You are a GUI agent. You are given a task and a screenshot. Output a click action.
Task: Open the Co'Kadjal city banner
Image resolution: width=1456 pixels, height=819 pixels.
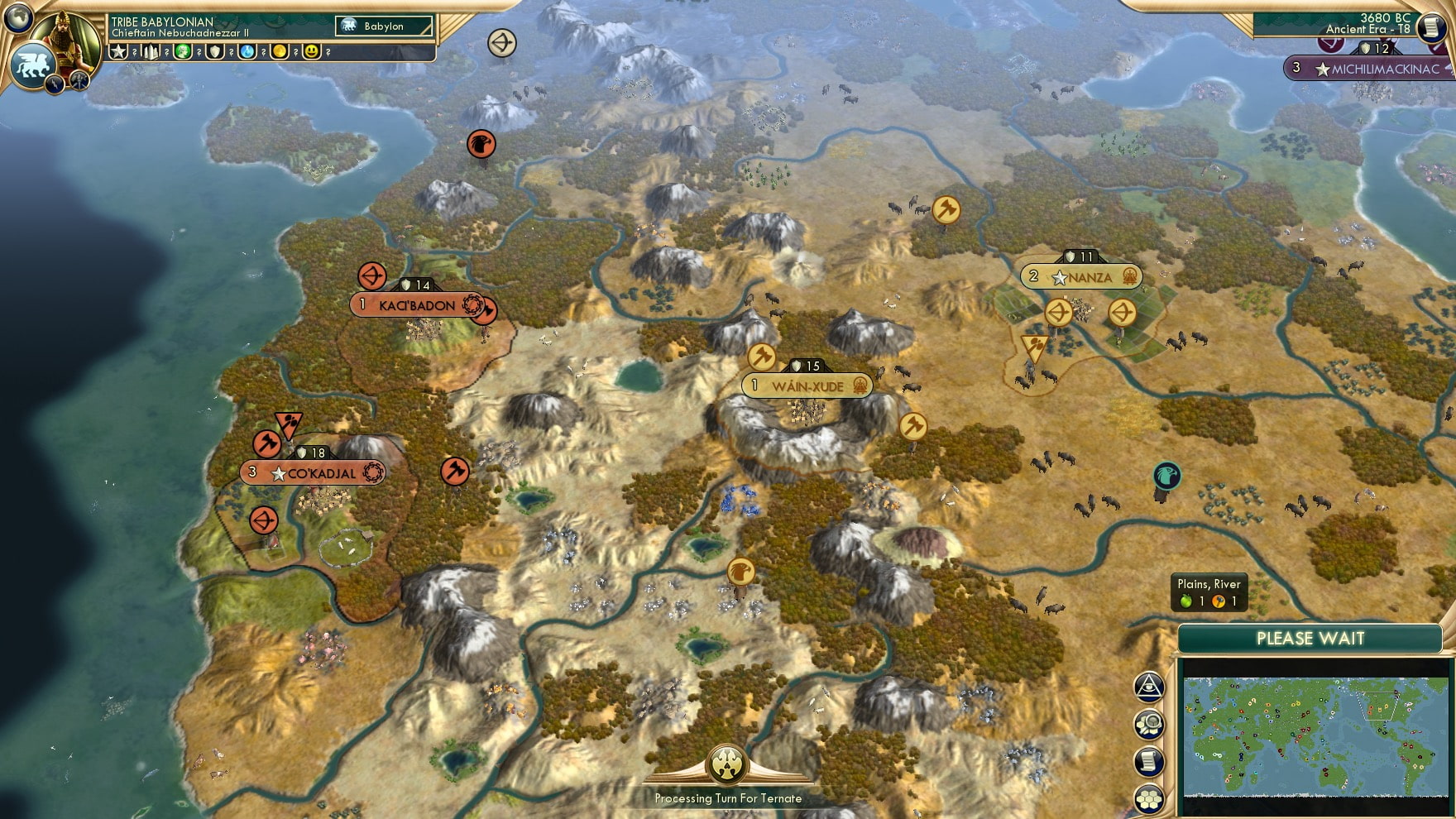(313, 473)
